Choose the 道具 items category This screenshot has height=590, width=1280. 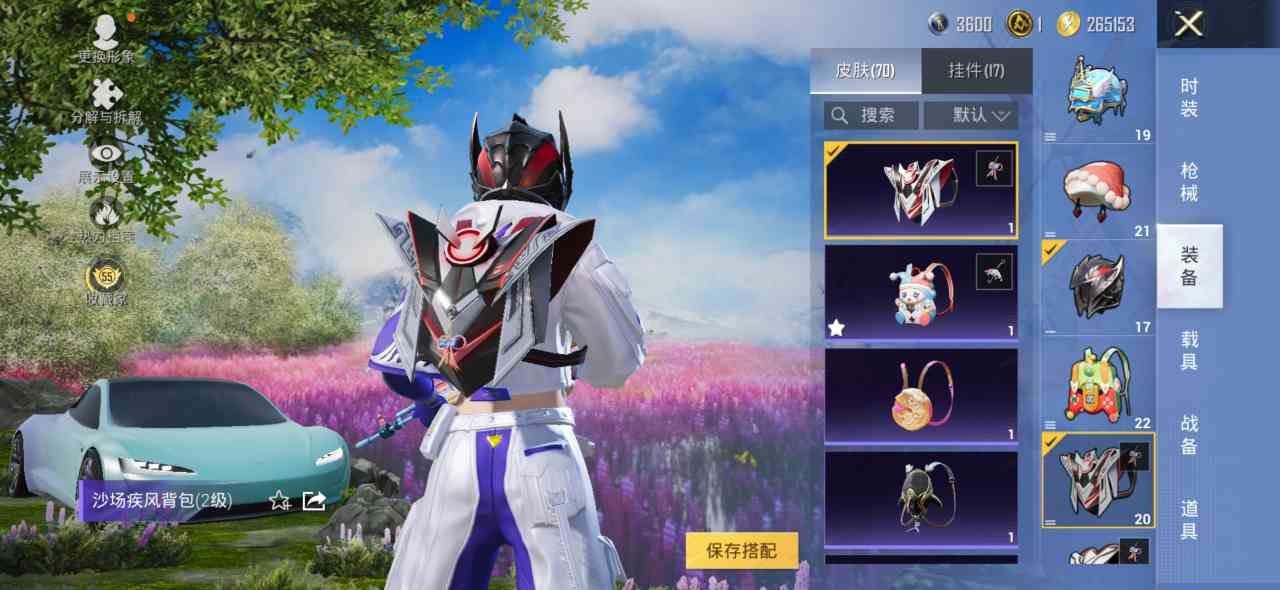tap(1189, 518)
